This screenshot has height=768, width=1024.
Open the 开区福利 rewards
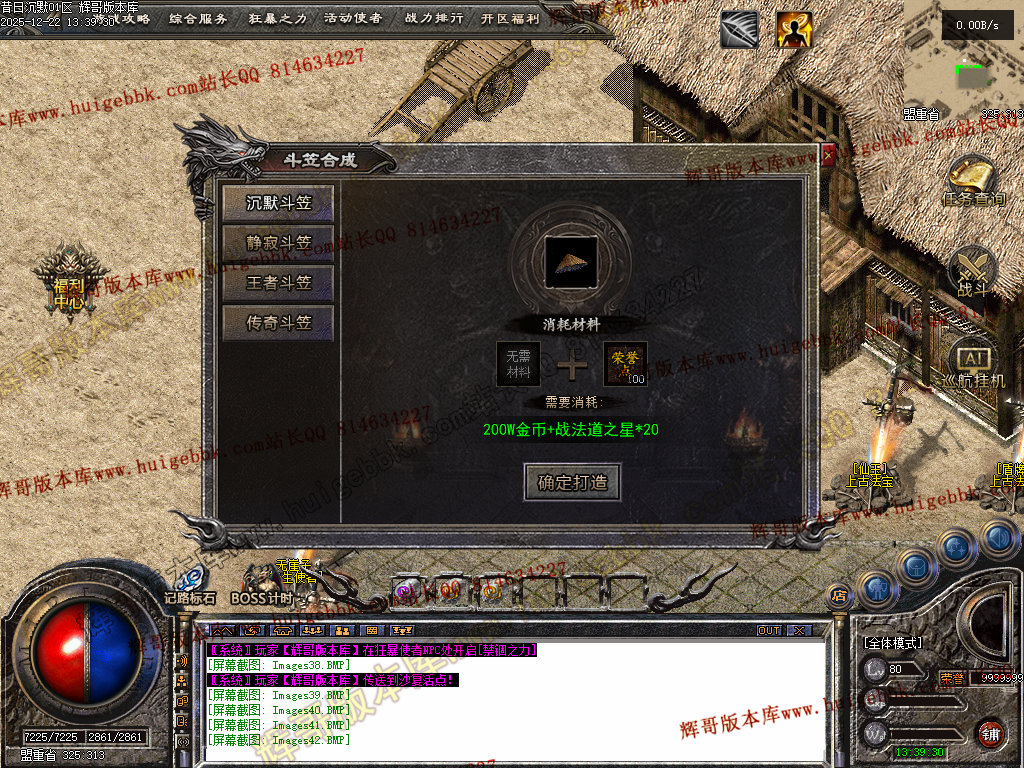[510, 18]
